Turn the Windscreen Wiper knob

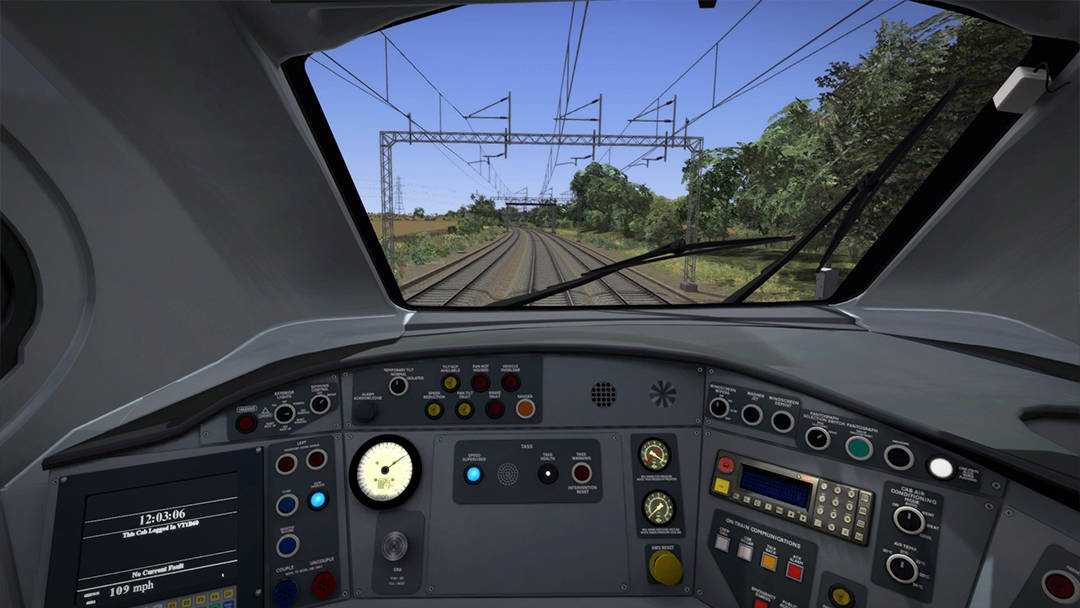[719, 407]
